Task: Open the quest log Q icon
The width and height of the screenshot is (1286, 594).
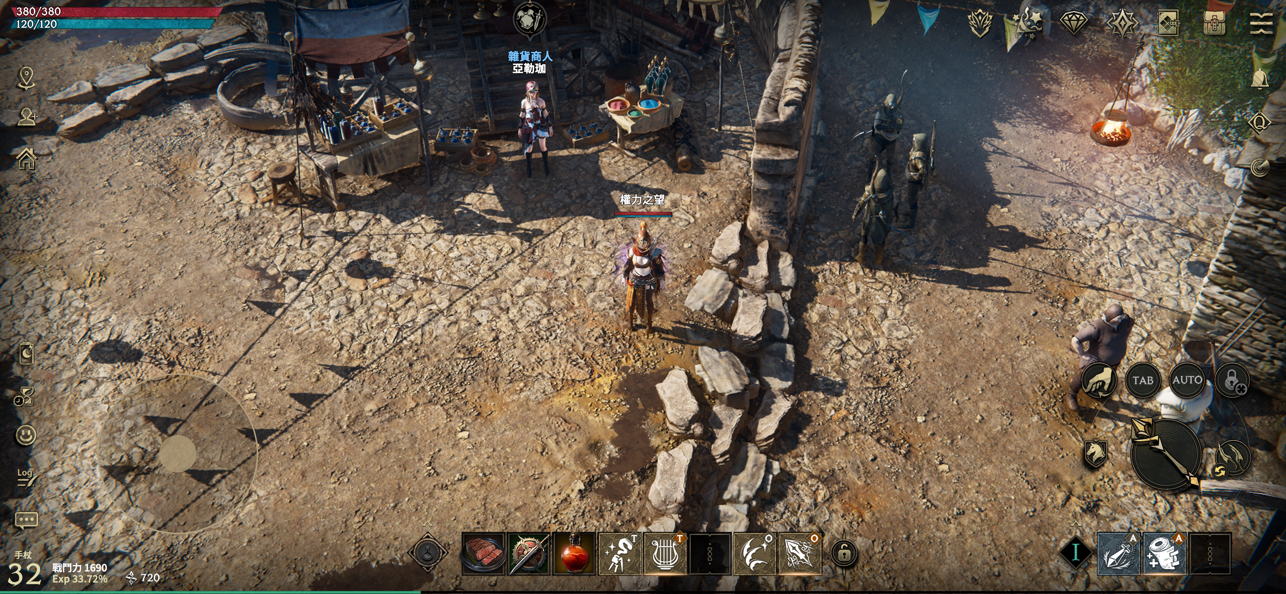Action: 1259,123
